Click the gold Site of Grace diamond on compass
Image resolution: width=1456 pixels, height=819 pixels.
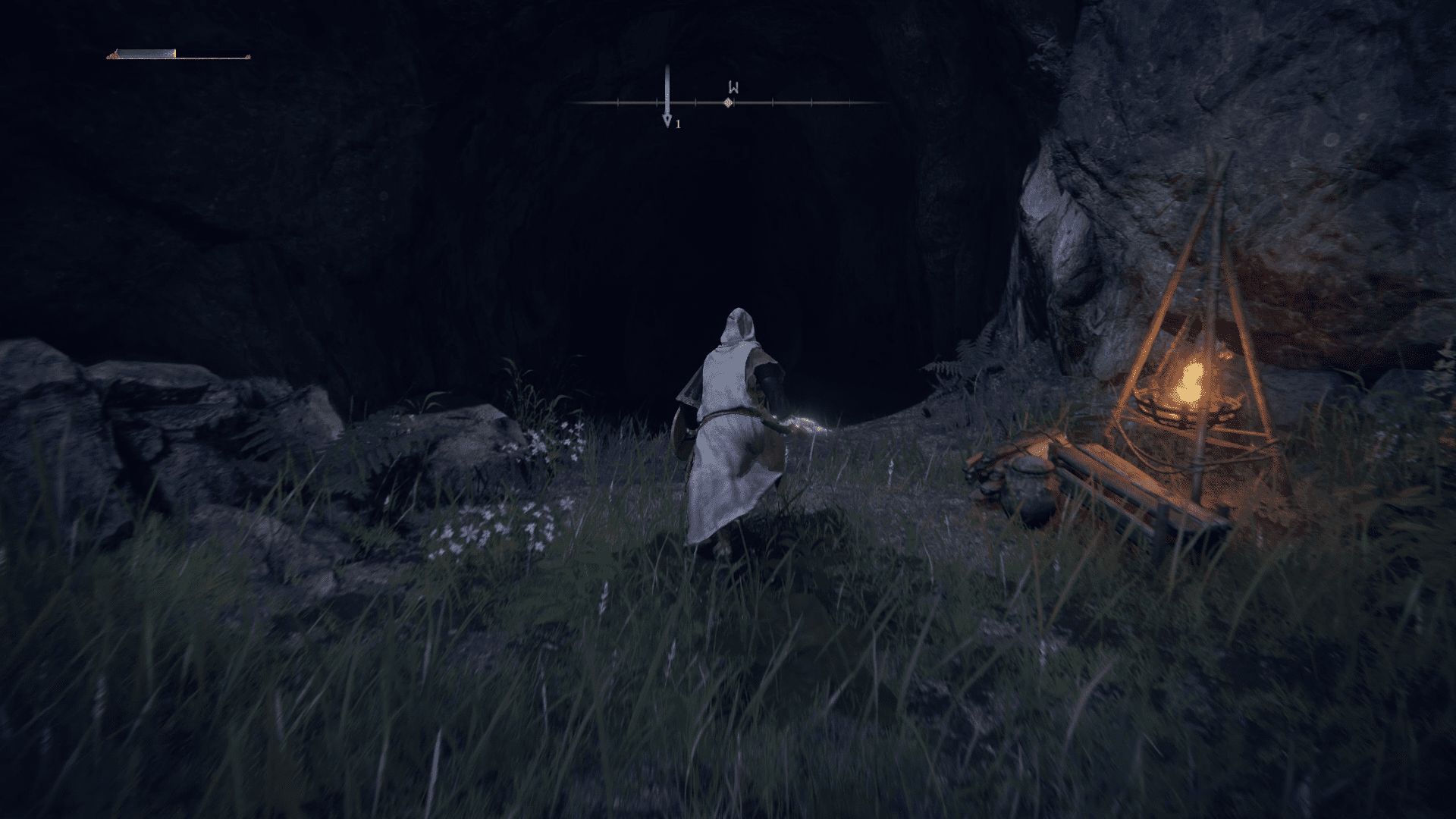pyautogui.click(x=730, y=102)
